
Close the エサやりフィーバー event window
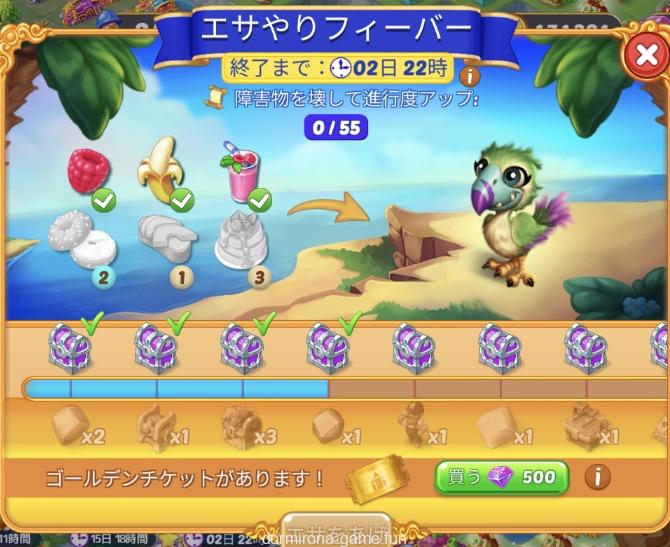point(642,58)
